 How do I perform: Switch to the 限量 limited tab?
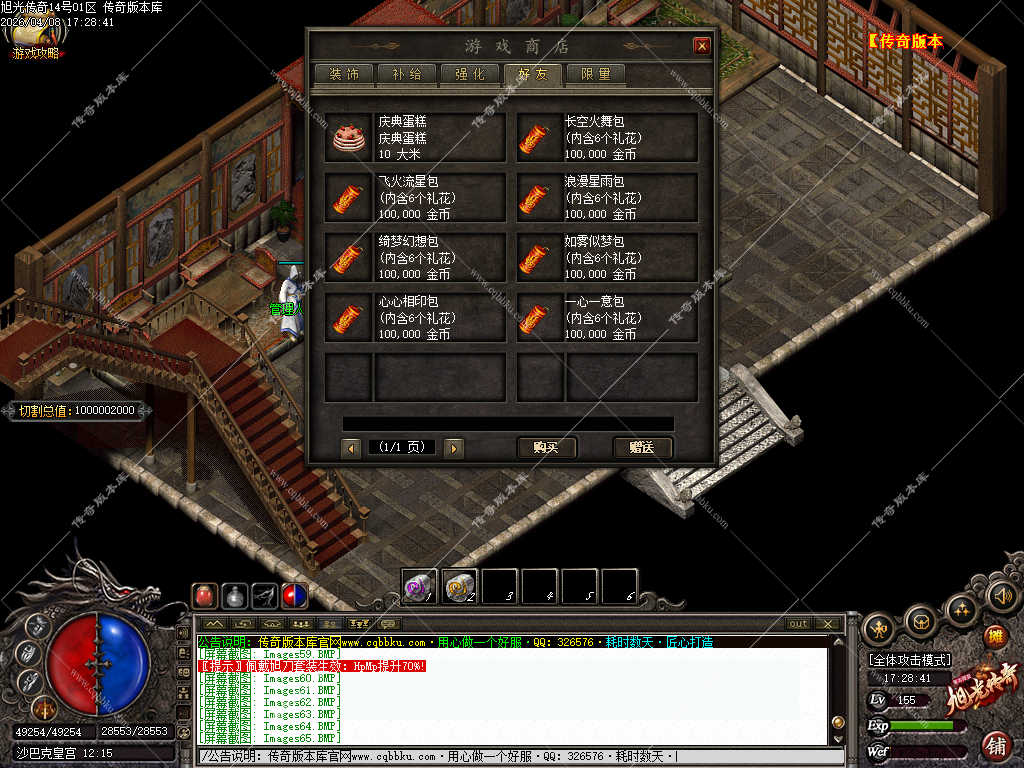596,74
